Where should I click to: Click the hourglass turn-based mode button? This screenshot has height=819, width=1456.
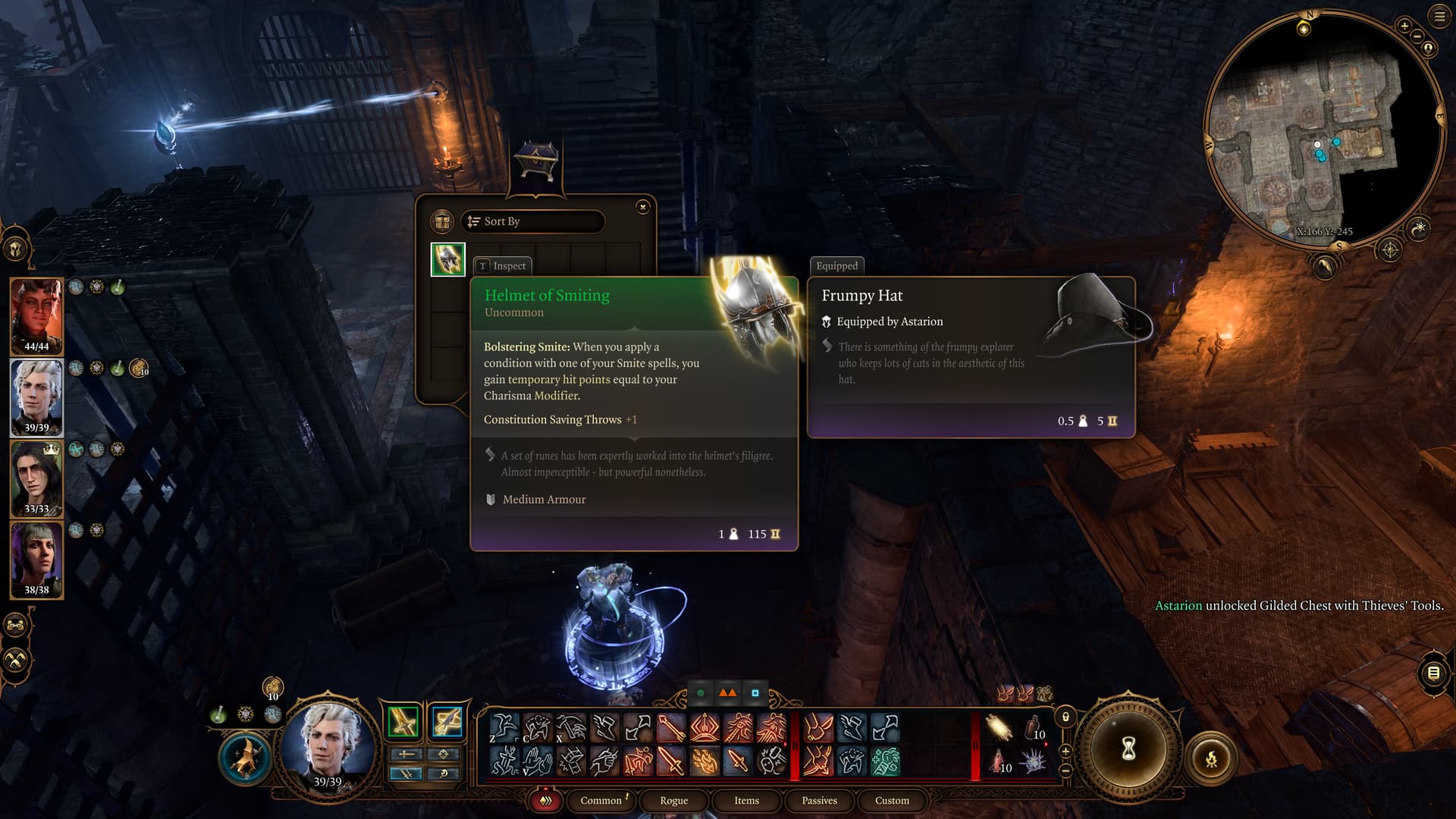pos(1128,749)
